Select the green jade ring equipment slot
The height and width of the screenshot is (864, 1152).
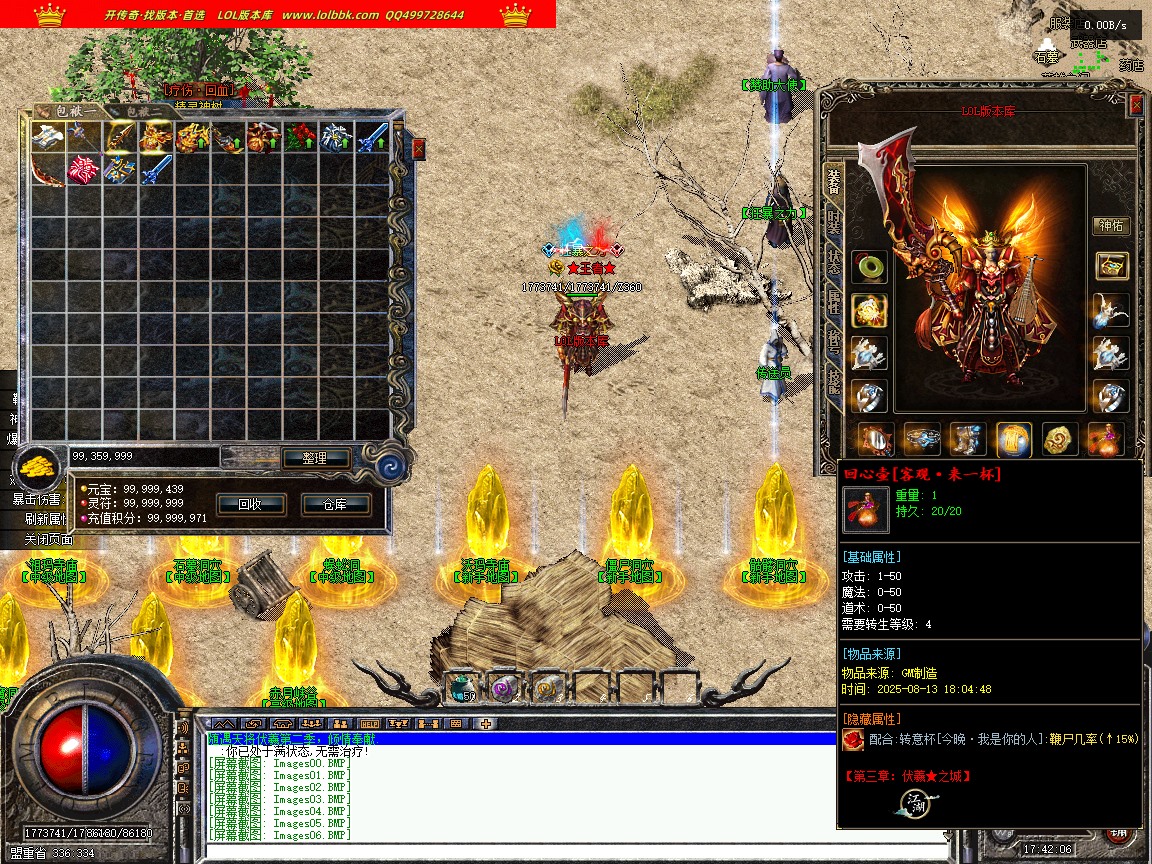tap(868, 267)
